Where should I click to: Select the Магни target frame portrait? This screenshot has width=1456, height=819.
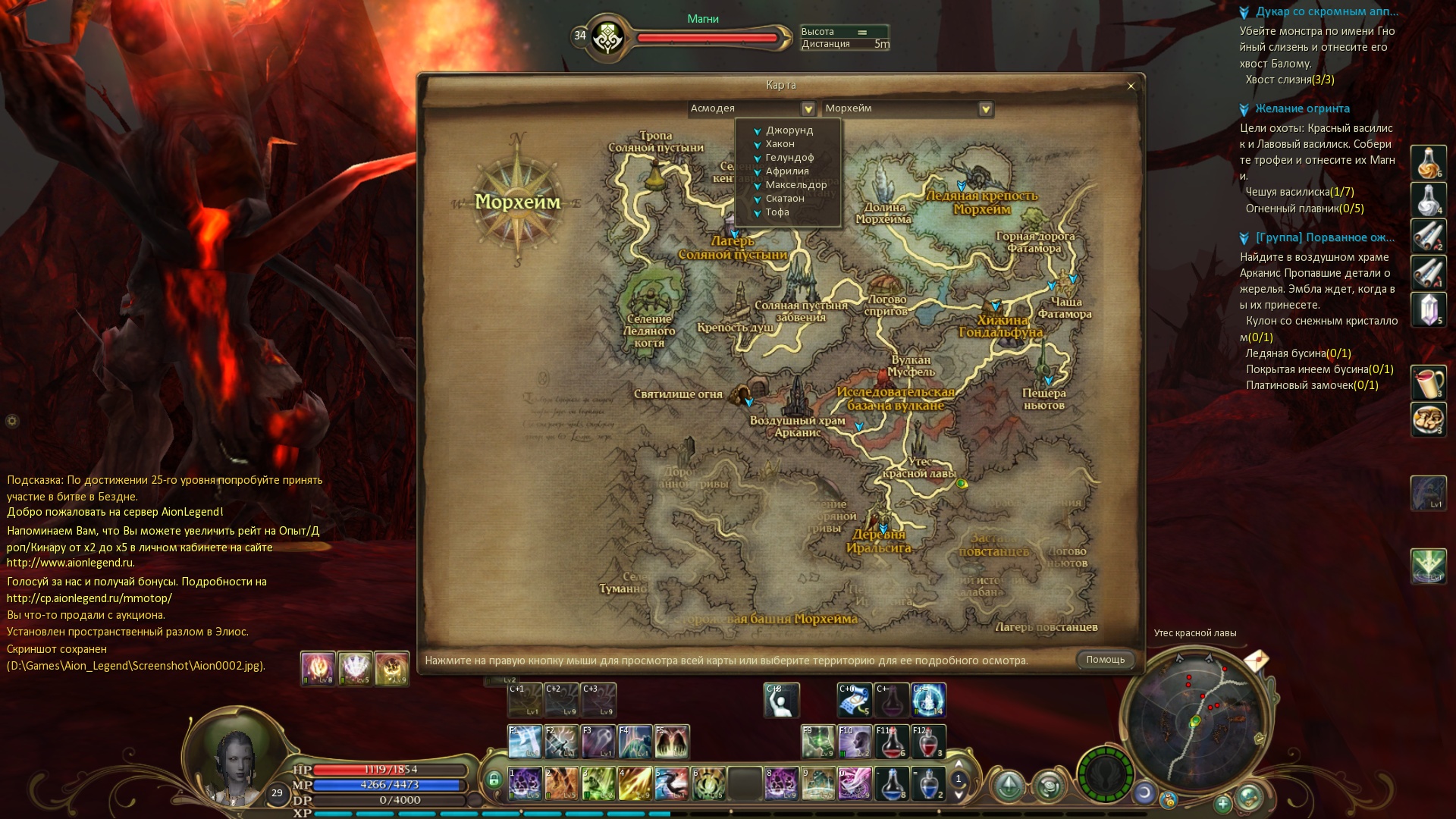[x=607, y=36]
